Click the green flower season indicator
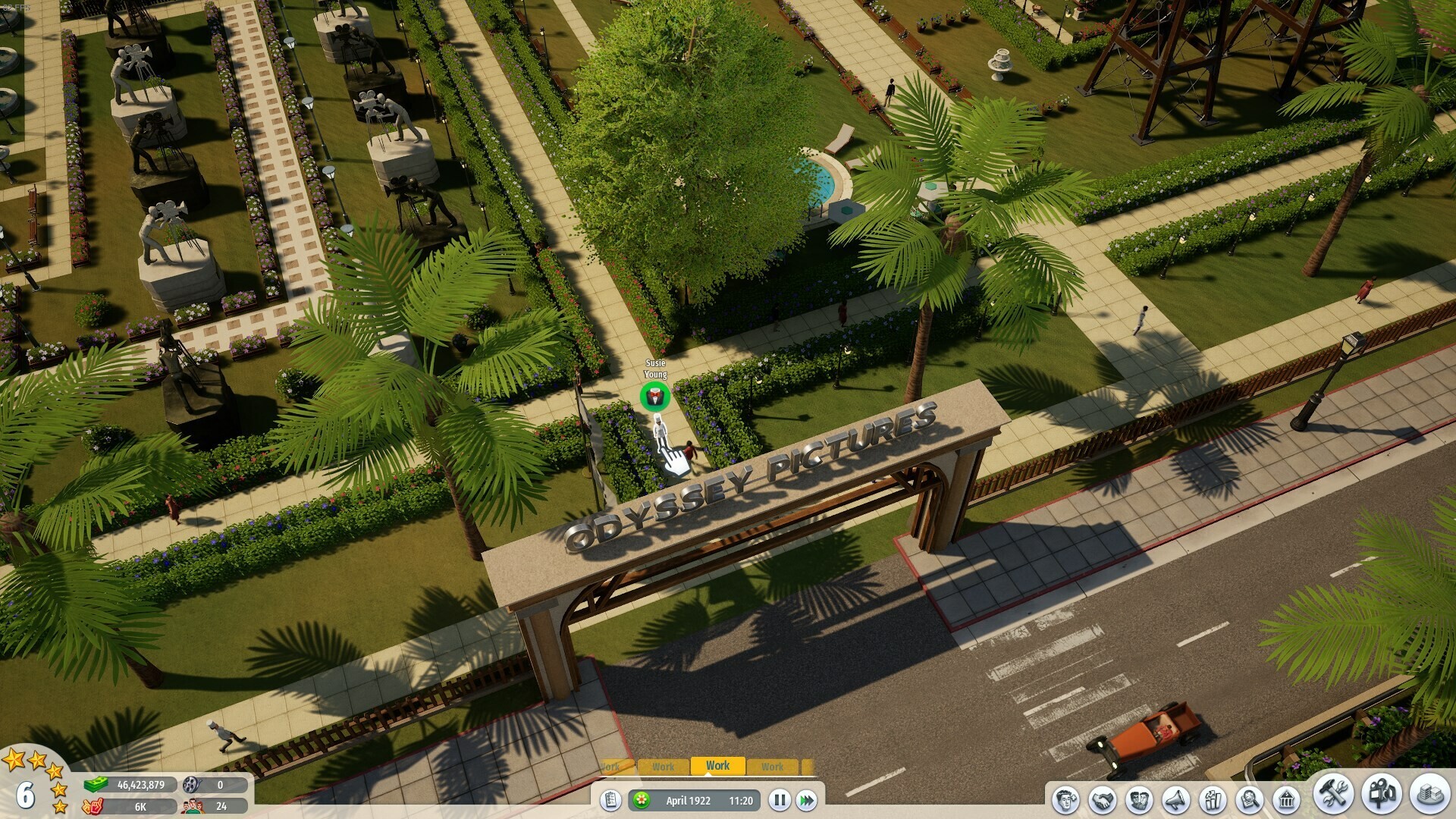The height and width of the screenshot is (819, 1456). pos(642,799)
